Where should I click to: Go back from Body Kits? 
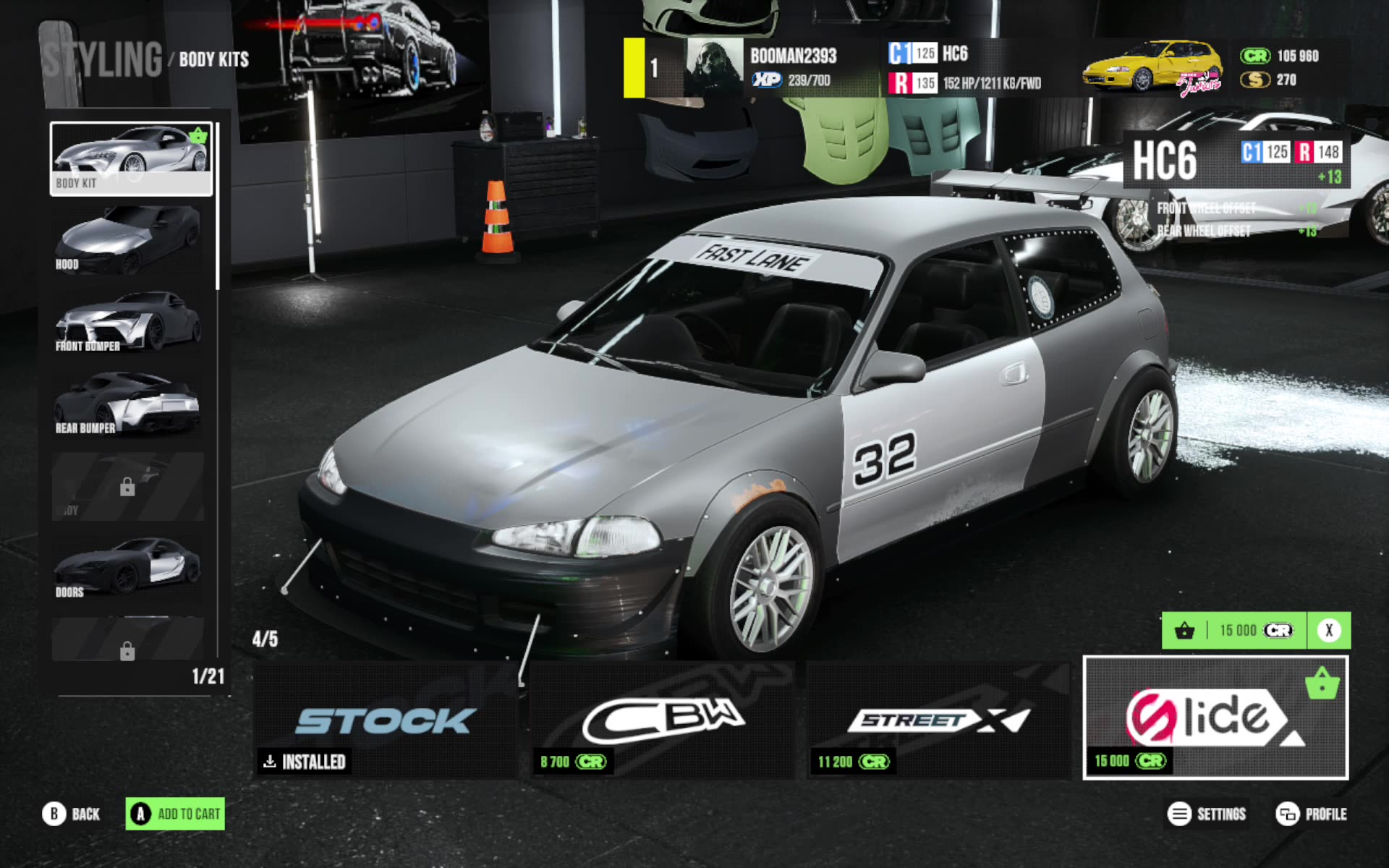click(71, 814)
